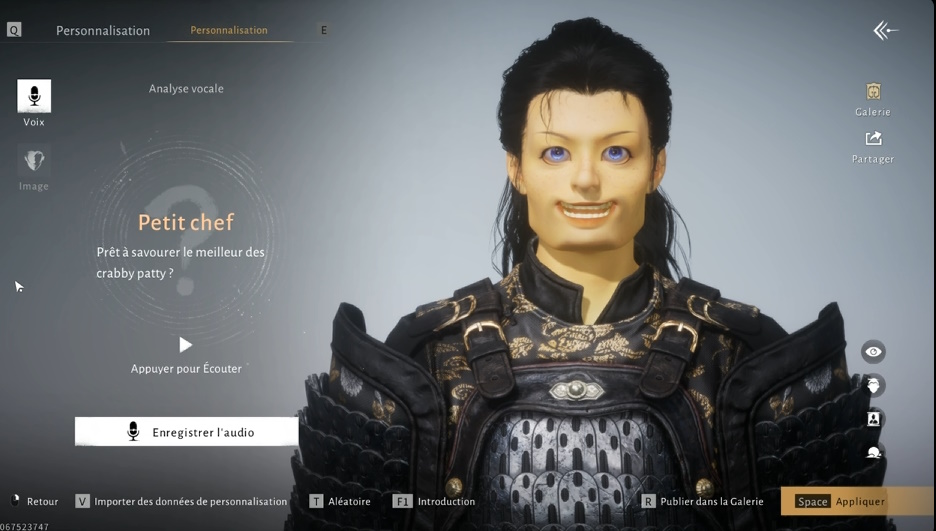The height and width of the screenshot is (531, 936).
Task: Apply the customization with Appliquer
Action: tap(858, 501)
